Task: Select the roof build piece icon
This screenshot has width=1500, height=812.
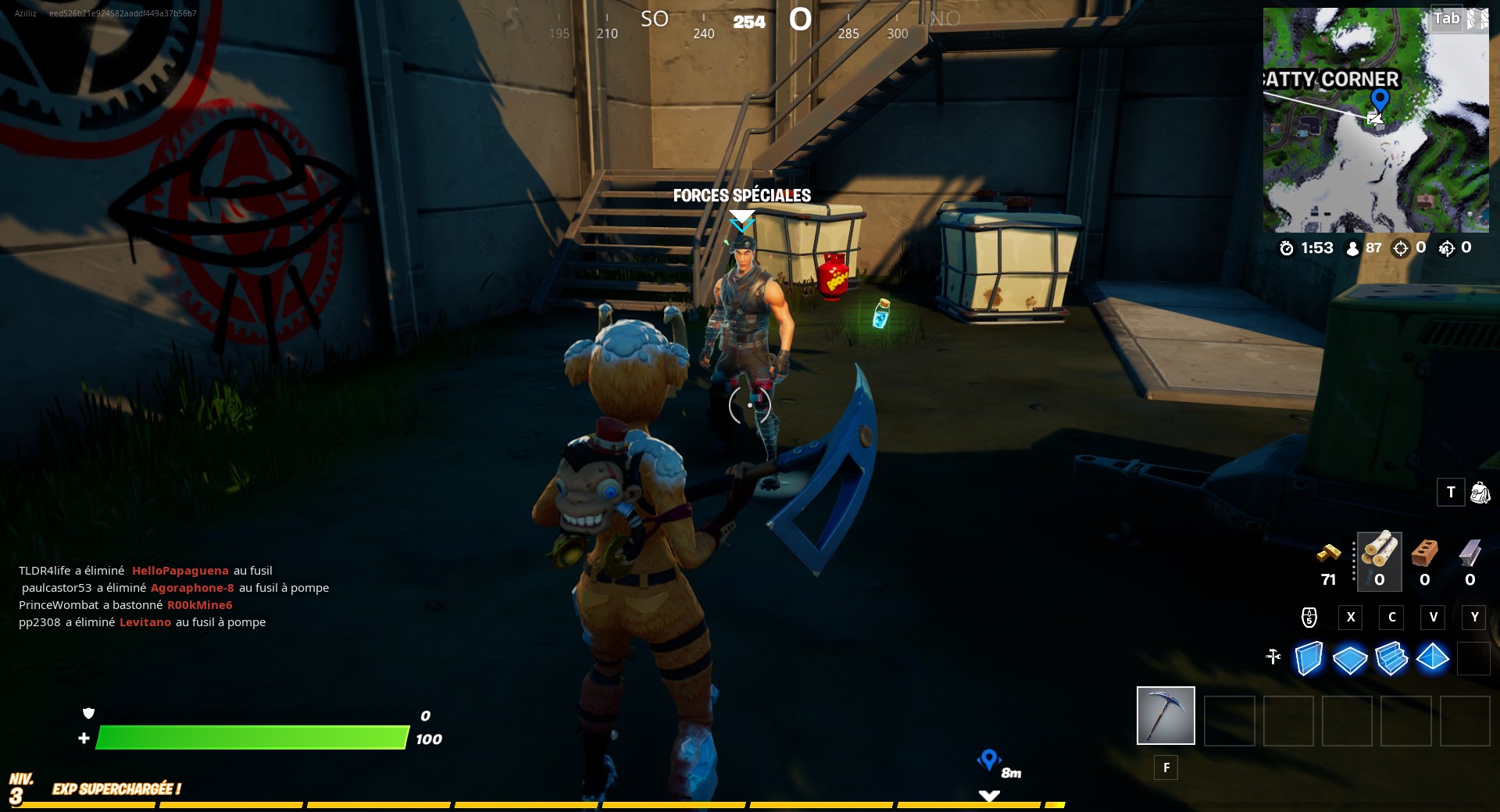Action: coord(1433,657)
